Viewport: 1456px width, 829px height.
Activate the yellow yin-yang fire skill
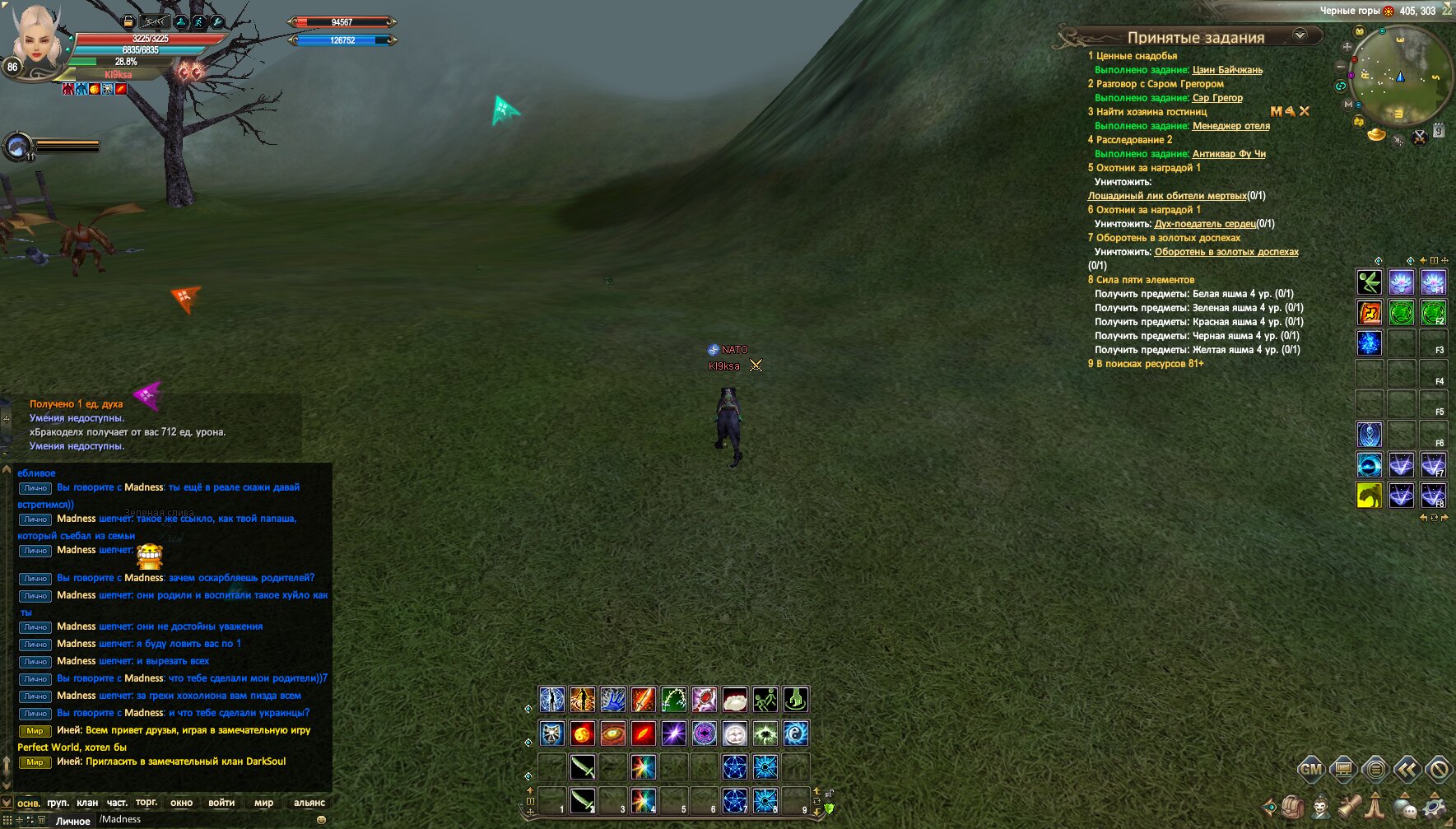[582, 733]
